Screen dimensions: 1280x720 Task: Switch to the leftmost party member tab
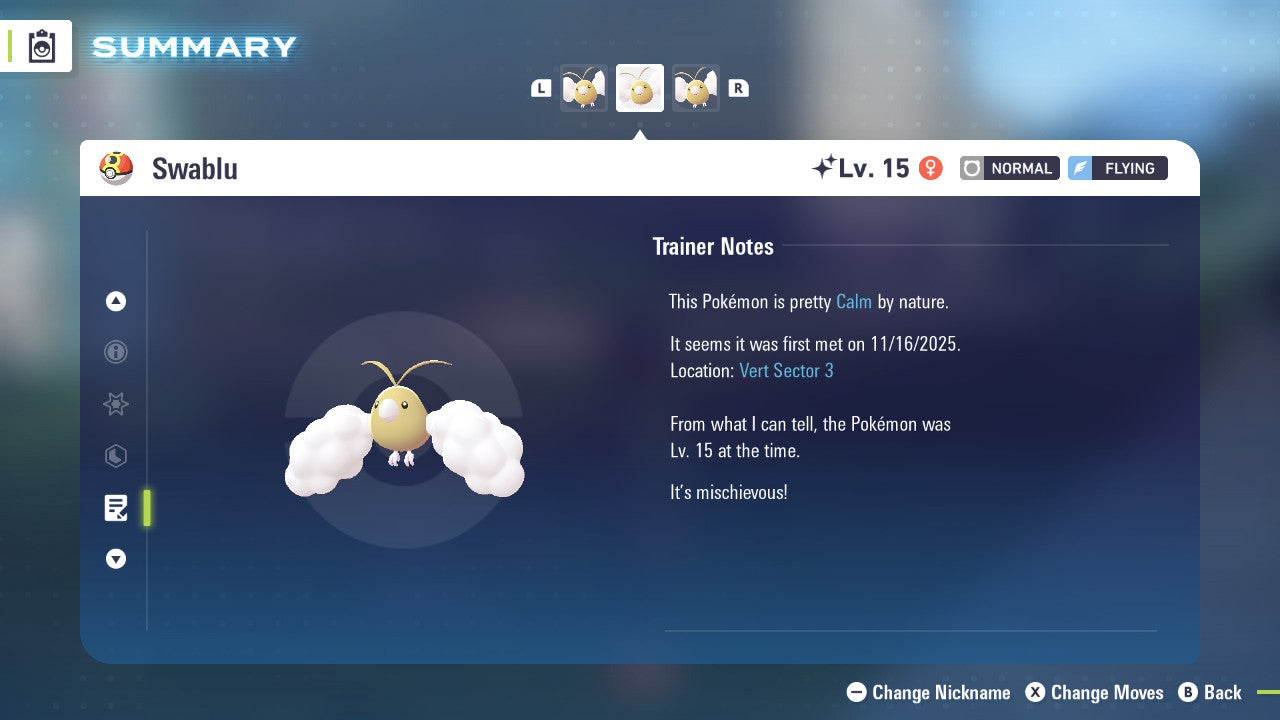(583, 87)
